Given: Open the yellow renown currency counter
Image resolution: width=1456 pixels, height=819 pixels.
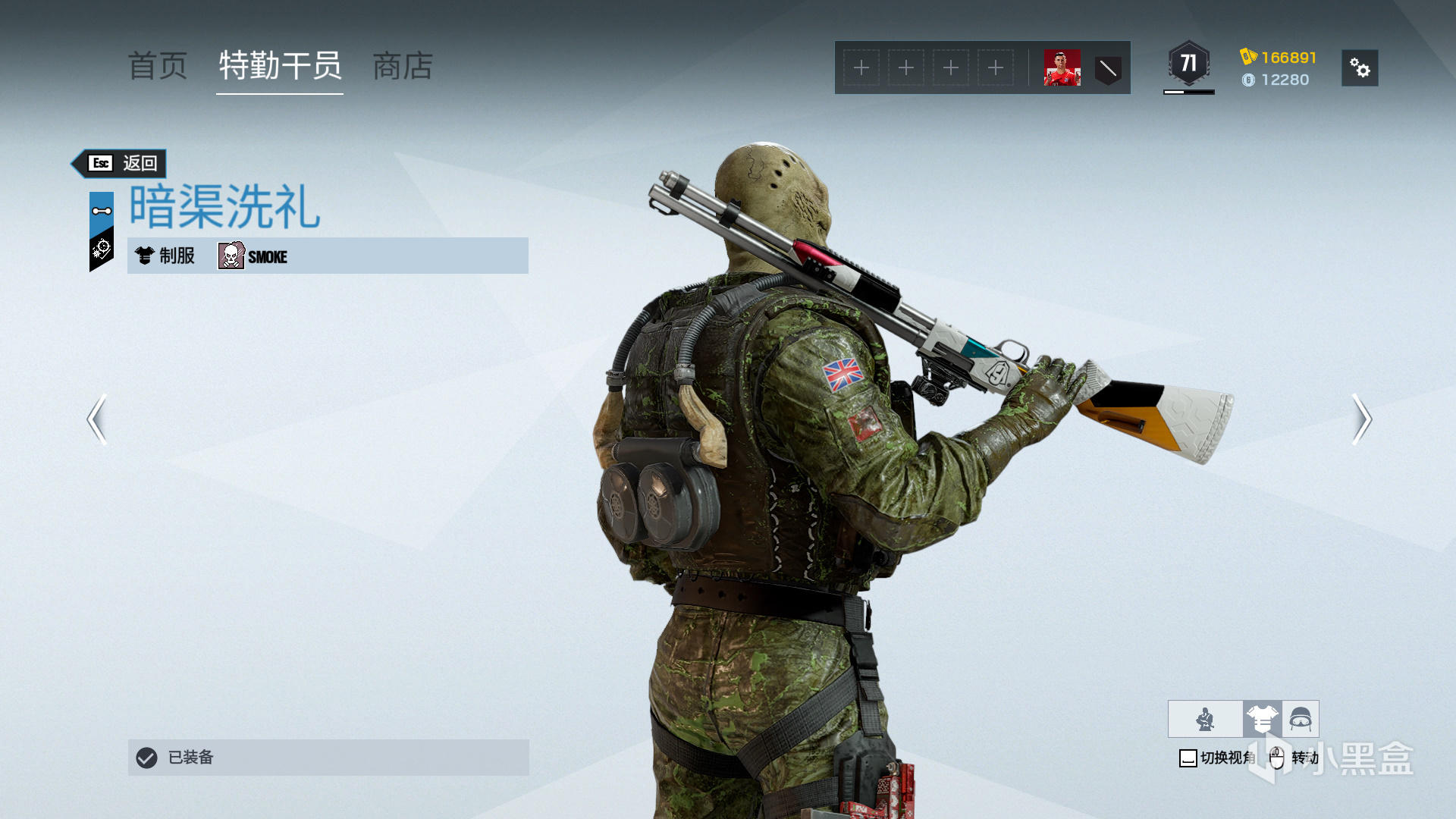Looking at the screenshot, I should point(1279,58).
